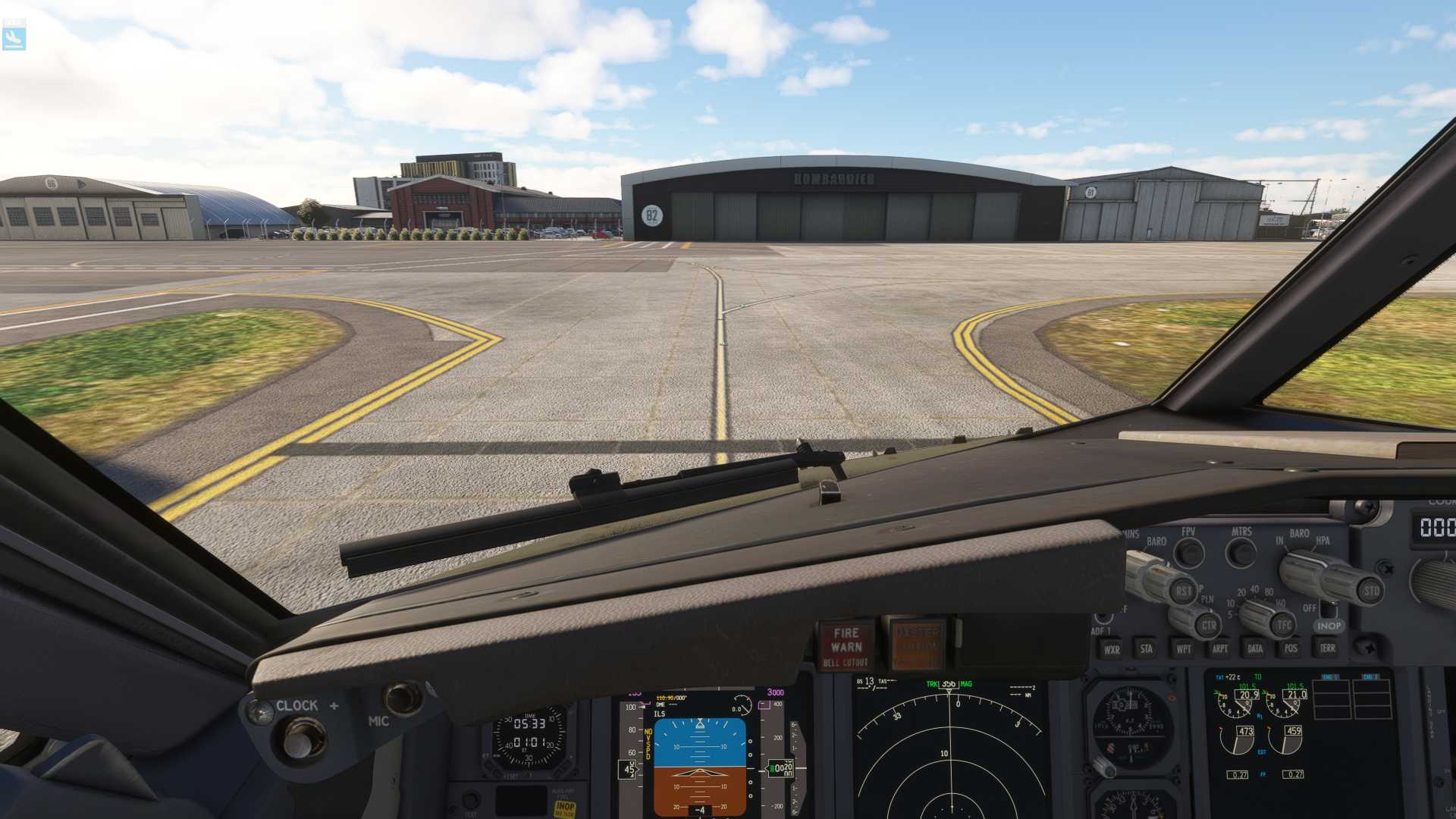
Task: Push the MTRS meters button
Action: tap(1241, 553)
